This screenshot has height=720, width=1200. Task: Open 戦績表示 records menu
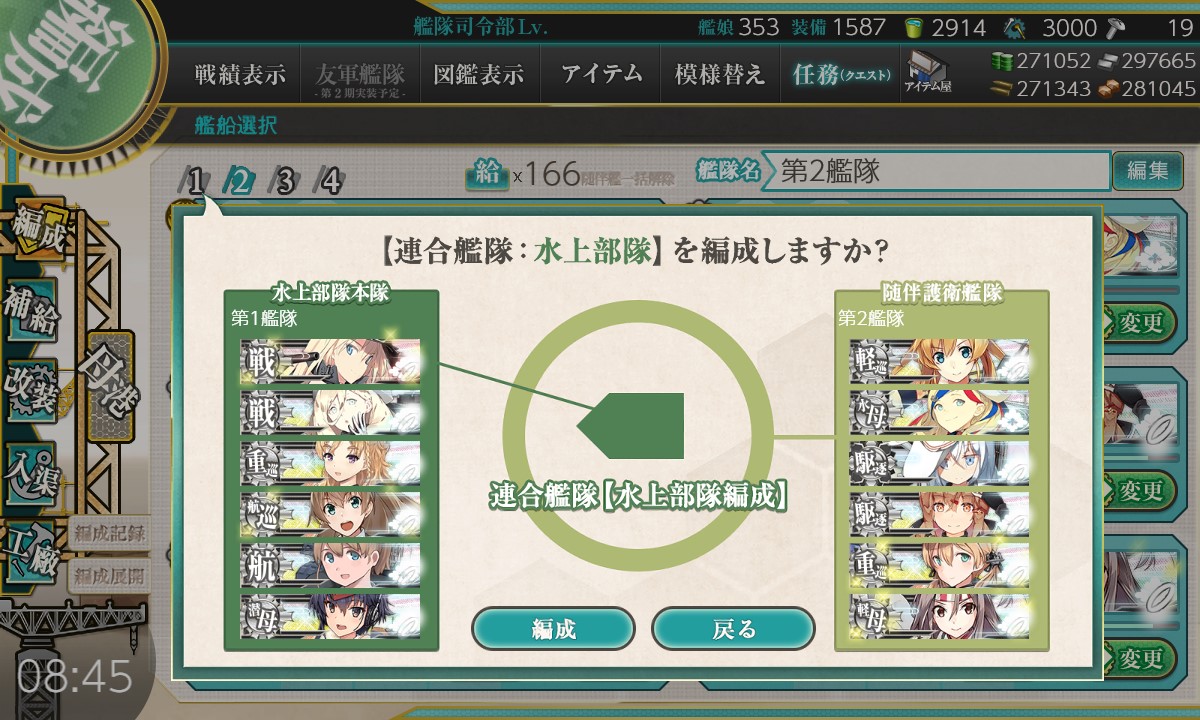pos(240,75)
